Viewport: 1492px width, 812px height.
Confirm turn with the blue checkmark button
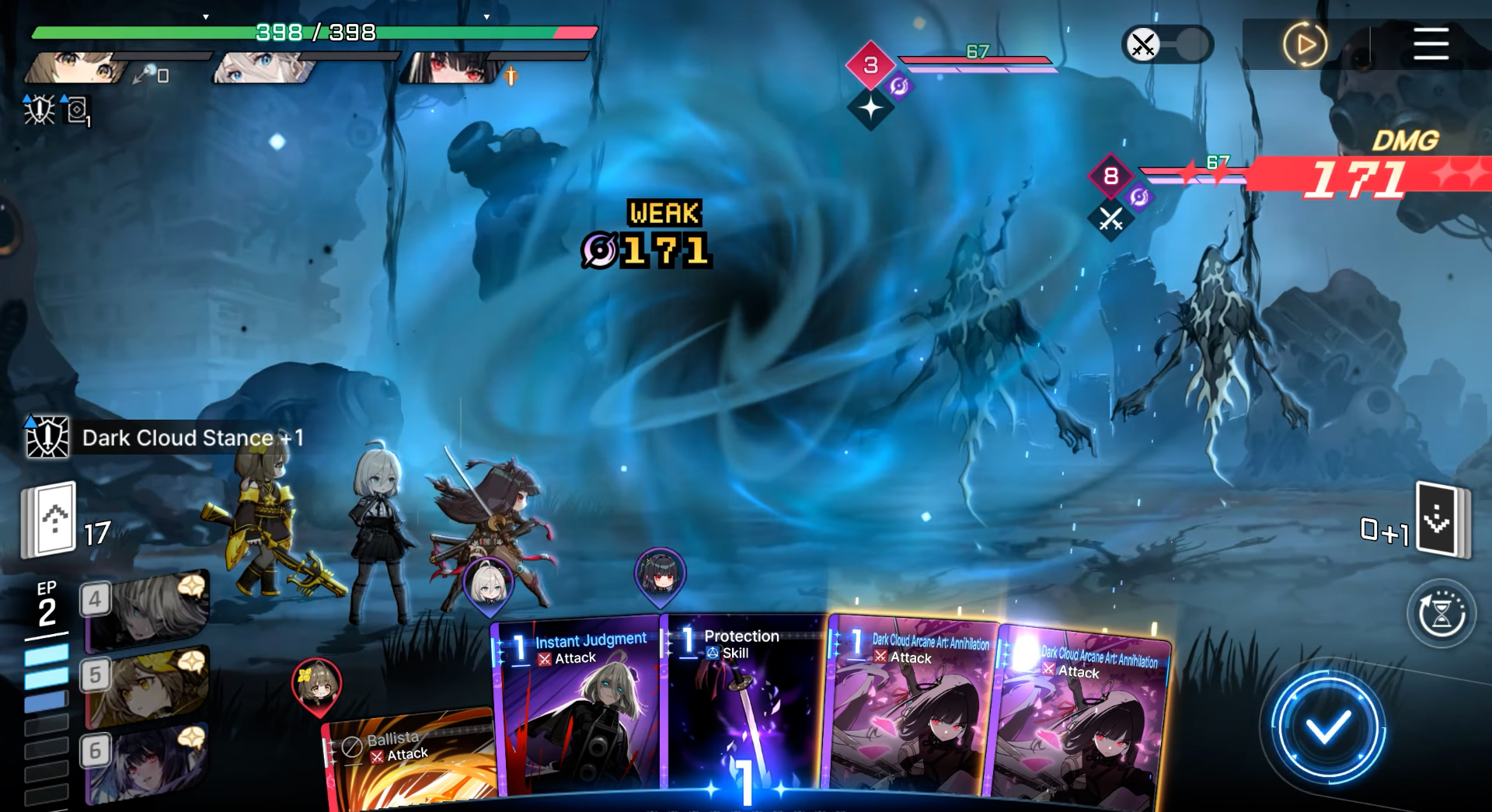(x=1327, y=727)
